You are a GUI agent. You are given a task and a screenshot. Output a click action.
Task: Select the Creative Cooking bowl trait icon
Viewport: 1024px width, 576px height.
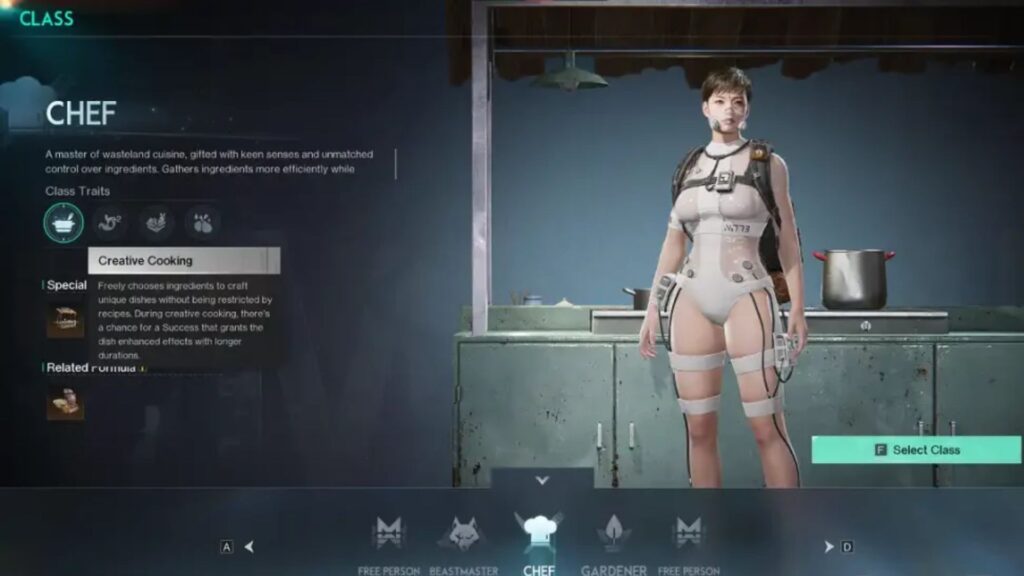coord(64,222)
